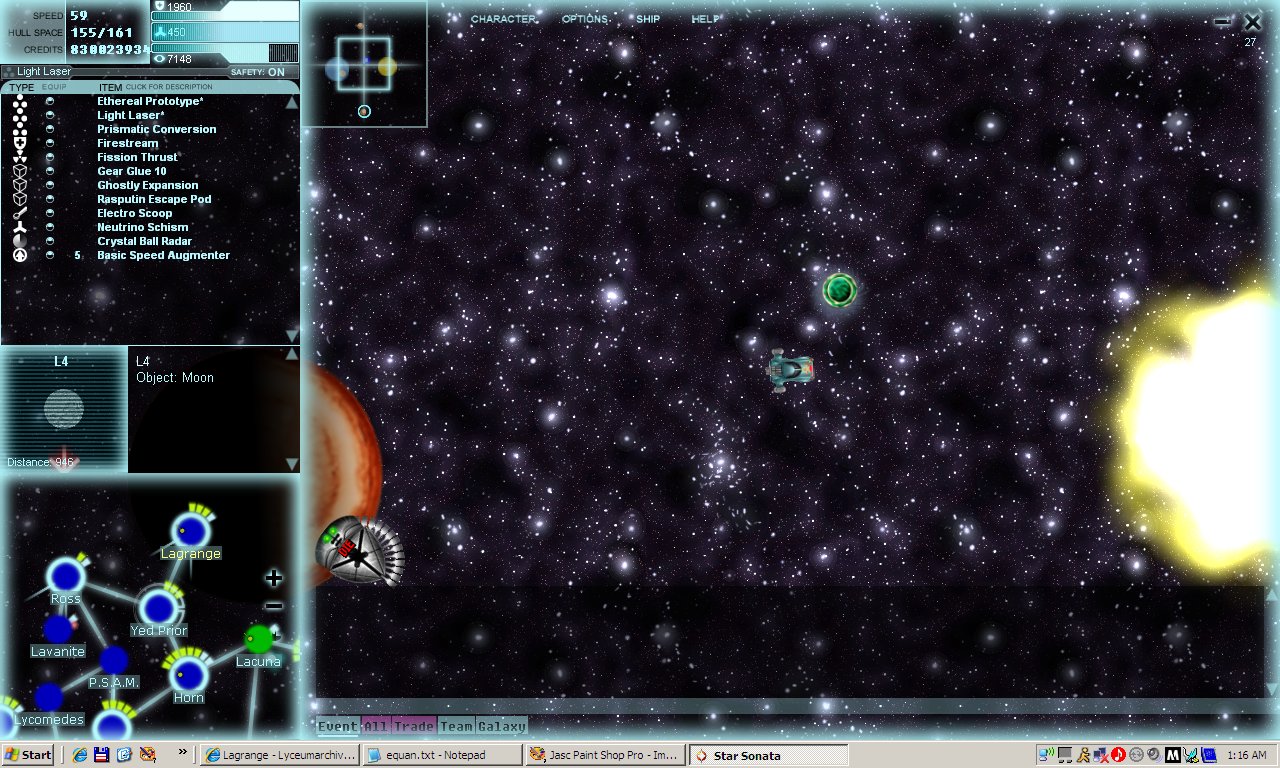Zoom in the galaxy map with plus
1280x768 pixels.
click(x=274, y=578)
